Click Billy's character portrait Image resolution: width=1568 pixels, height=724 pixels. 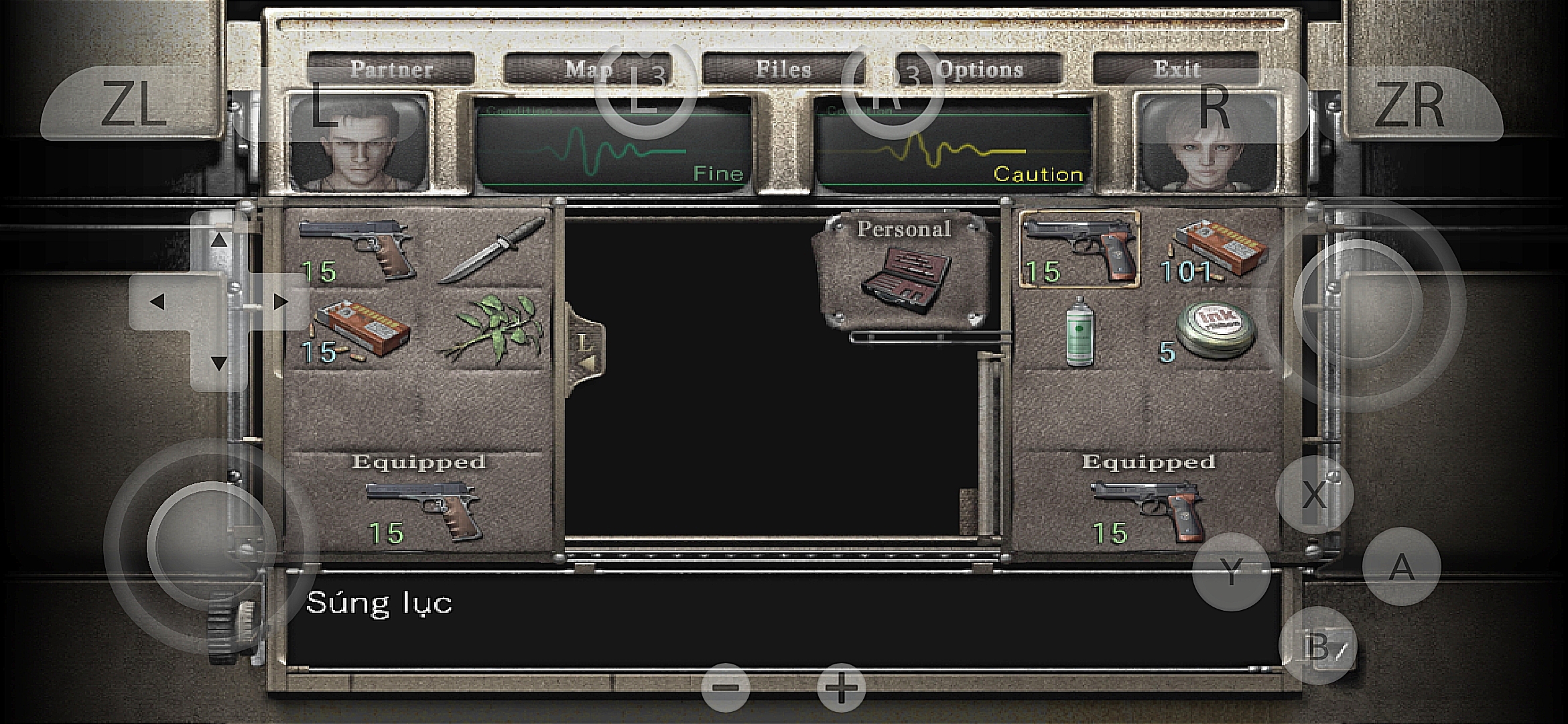359,143
